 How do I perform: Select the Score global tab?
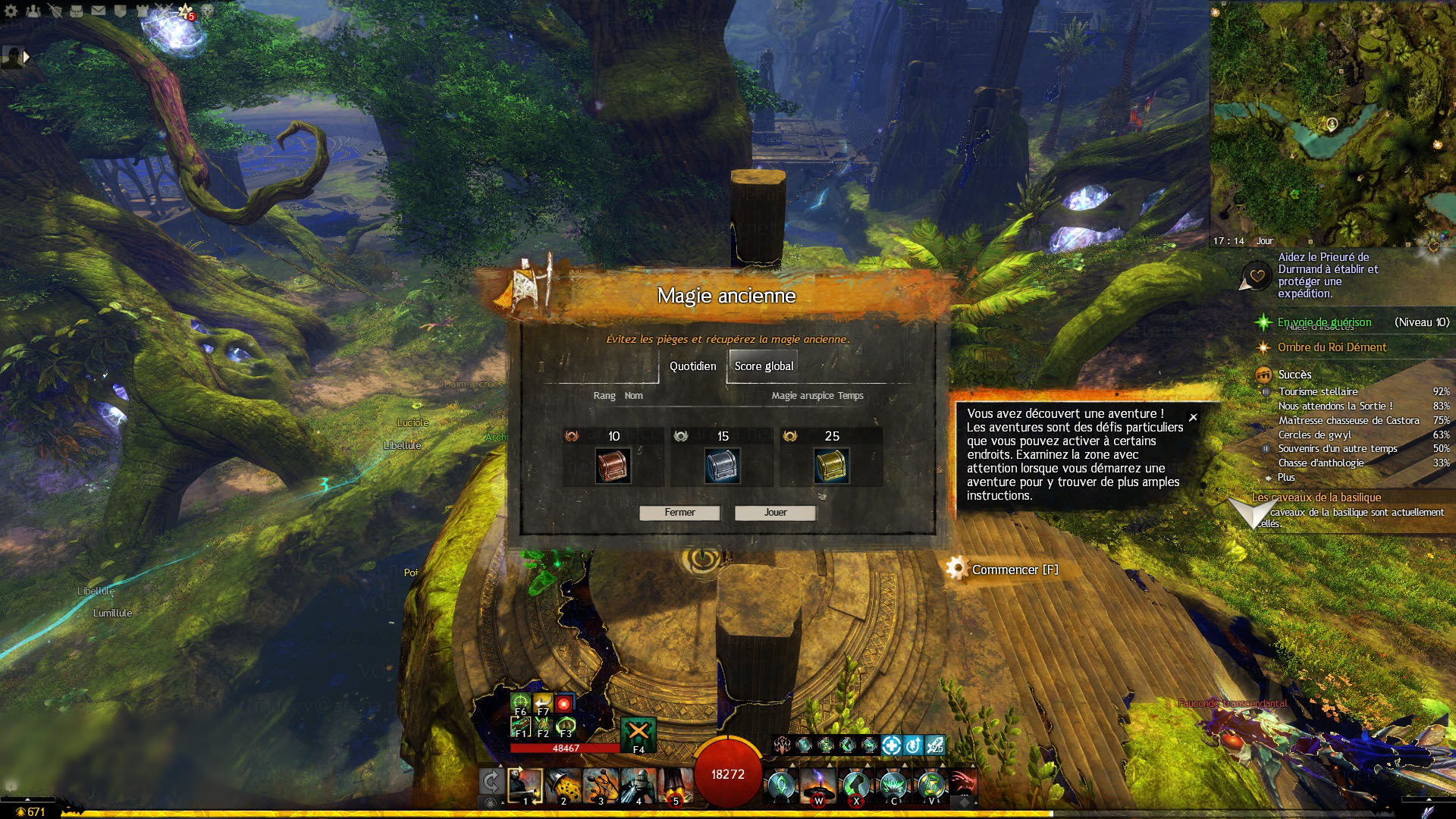point(764,366)
